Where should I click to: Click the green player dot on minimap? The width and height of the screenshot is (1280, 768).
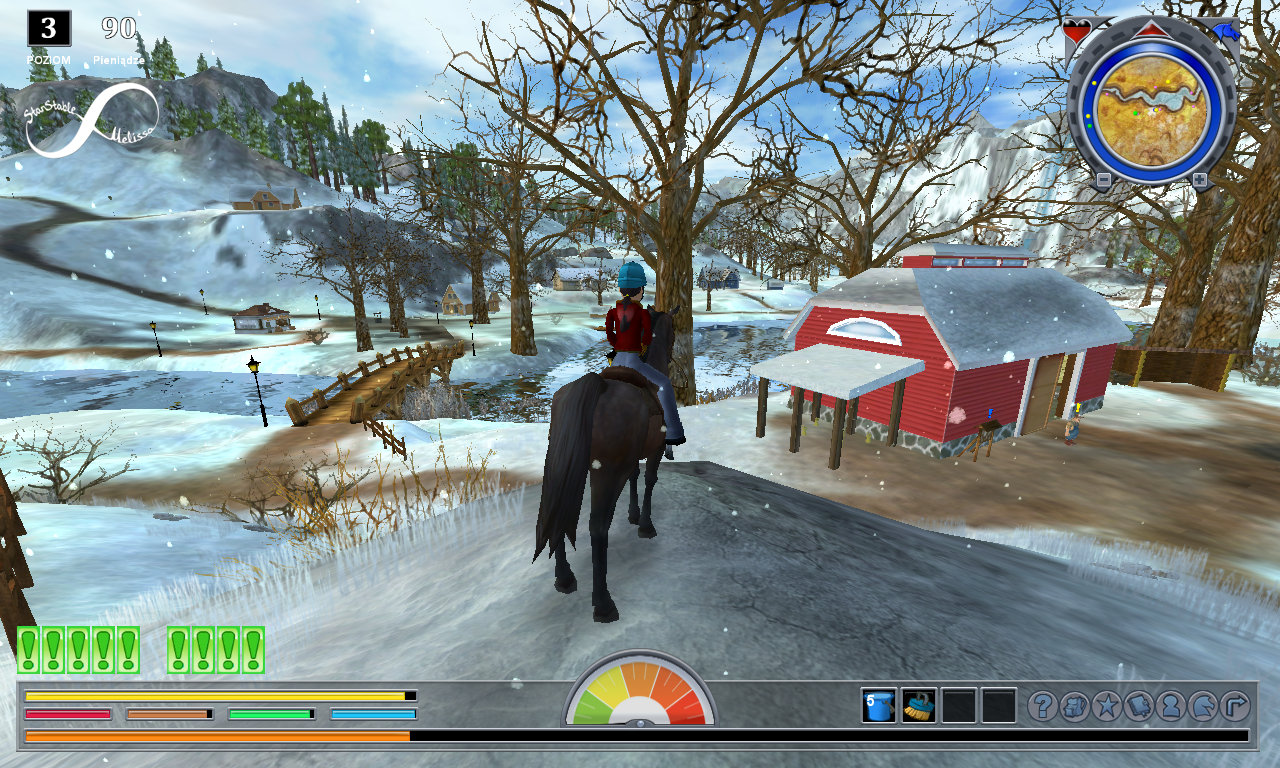[1135, 113]
